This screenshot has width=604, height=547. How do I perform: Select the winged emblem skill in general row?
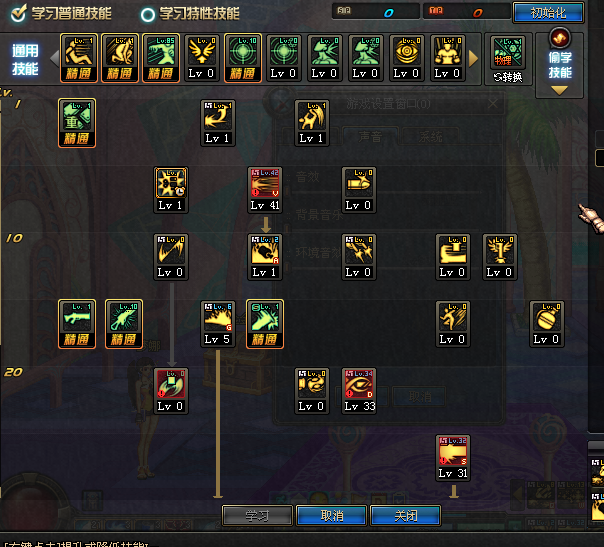click(202, 52)
